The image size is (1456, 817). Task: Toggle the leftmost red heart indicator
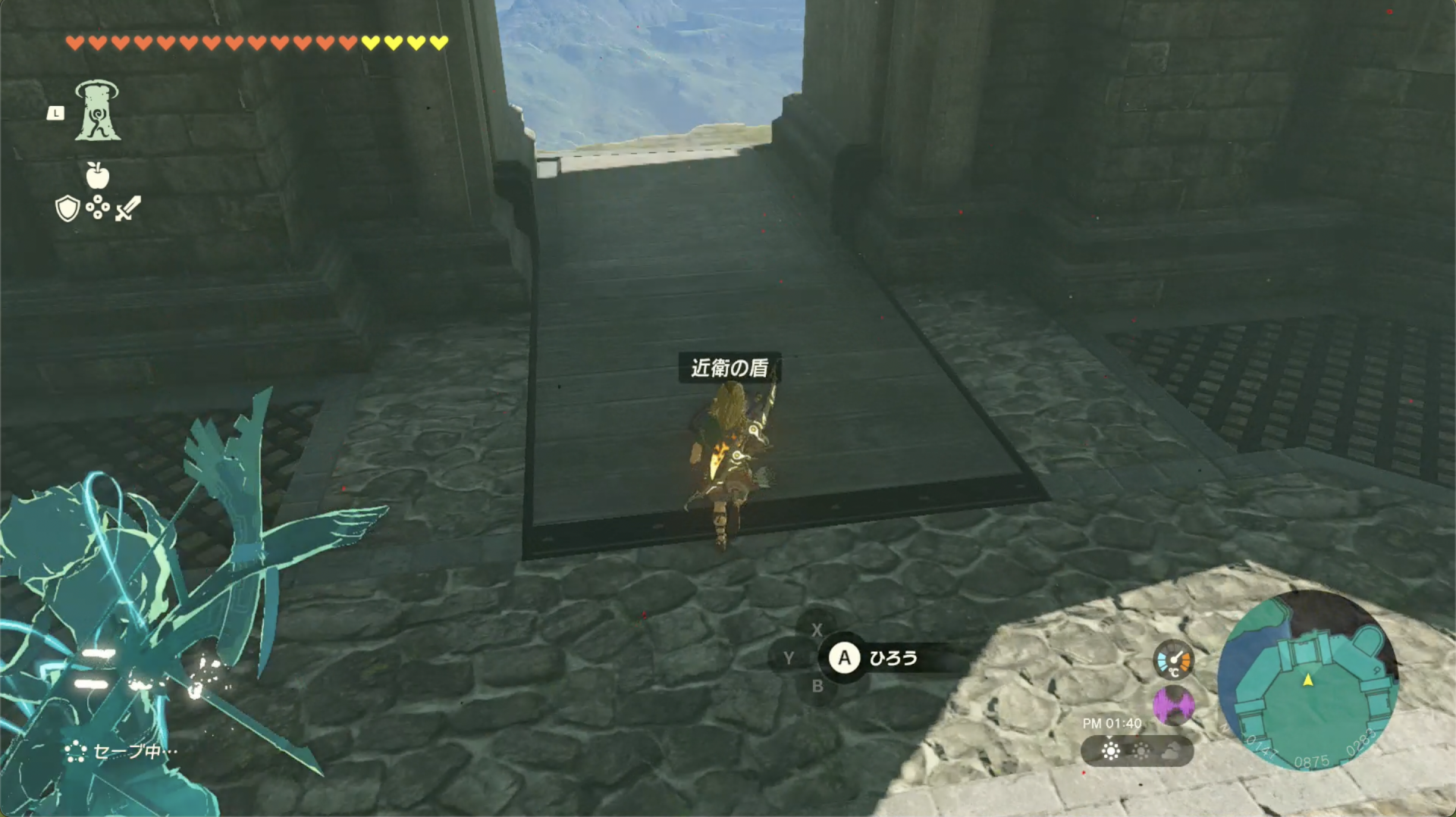(x=76, y=45)
